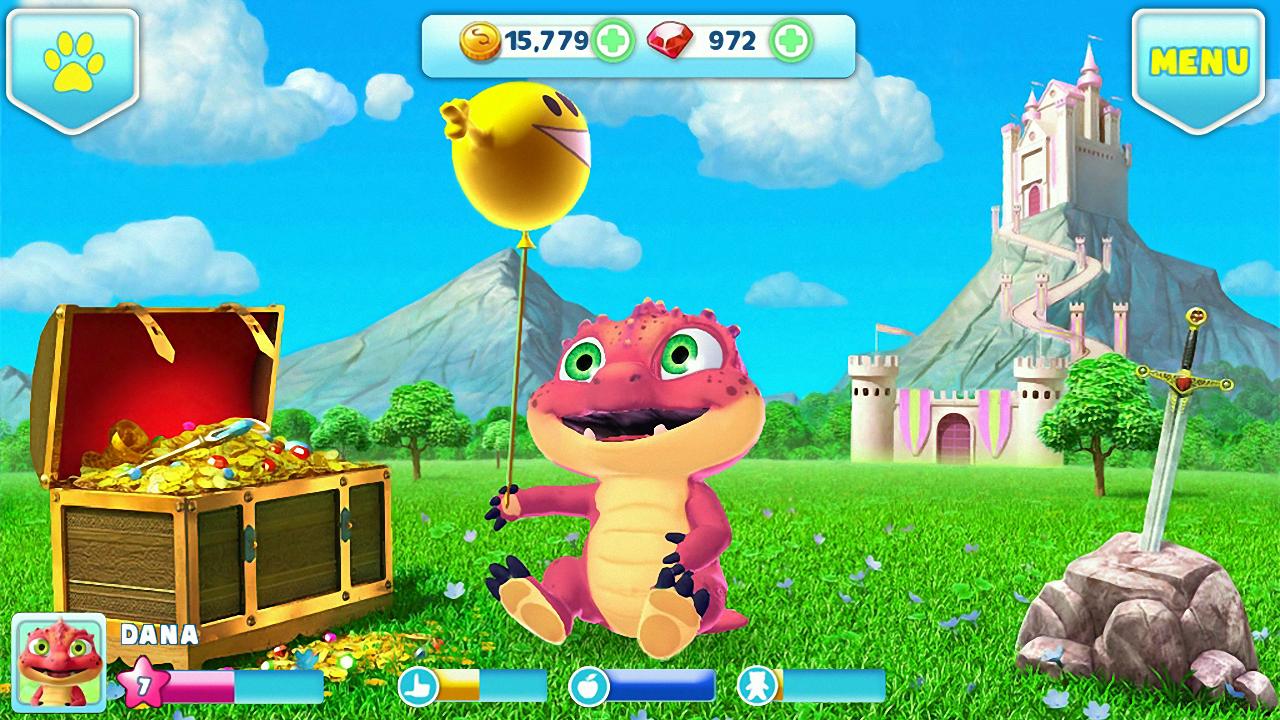1280x720 pixels.
Task: Tap the green plus beside coins
Action: pyautogui.click(x=613, y=38)
